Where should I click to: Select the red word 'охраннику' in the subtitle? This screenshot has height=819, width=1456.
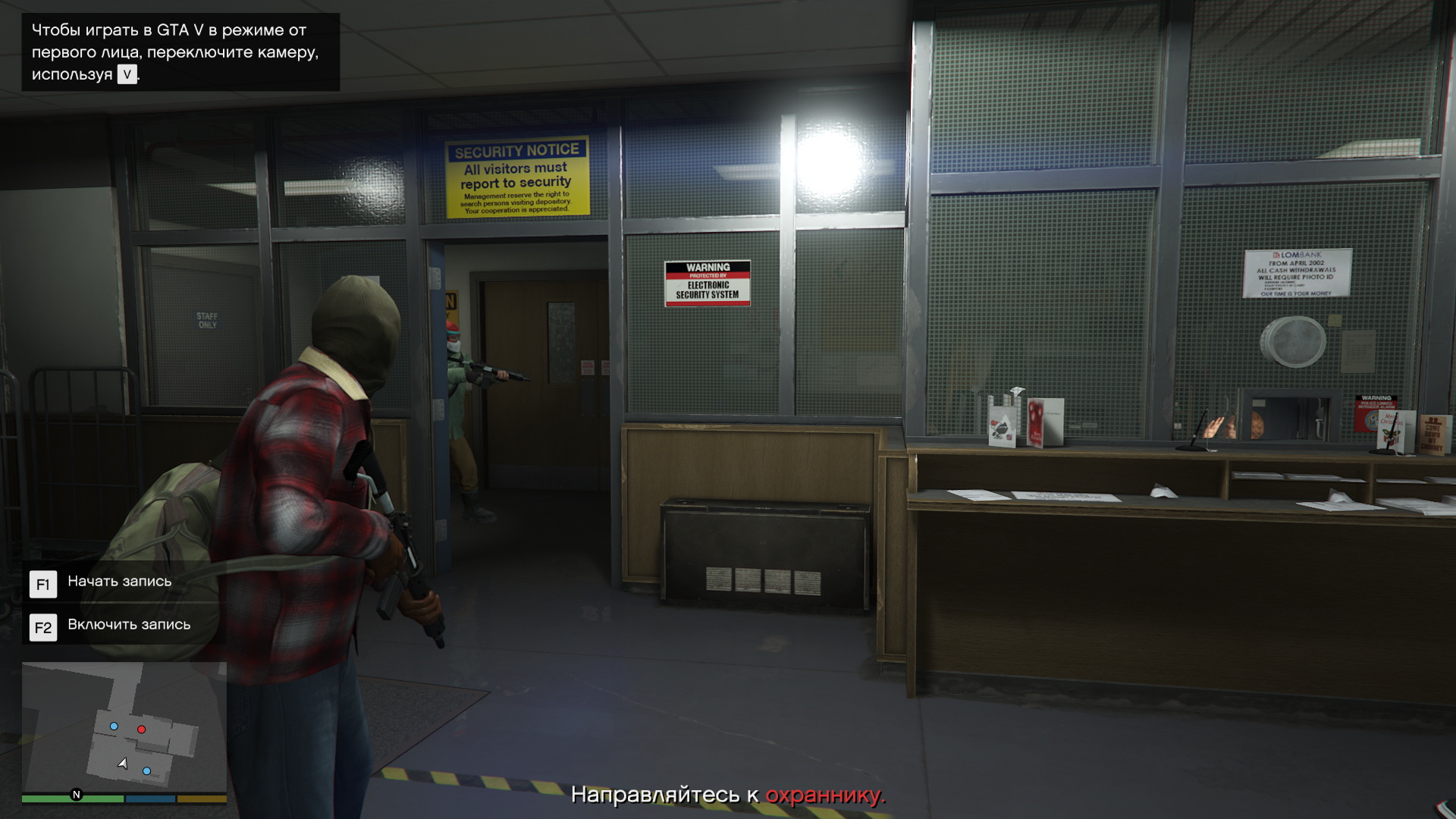824,797
